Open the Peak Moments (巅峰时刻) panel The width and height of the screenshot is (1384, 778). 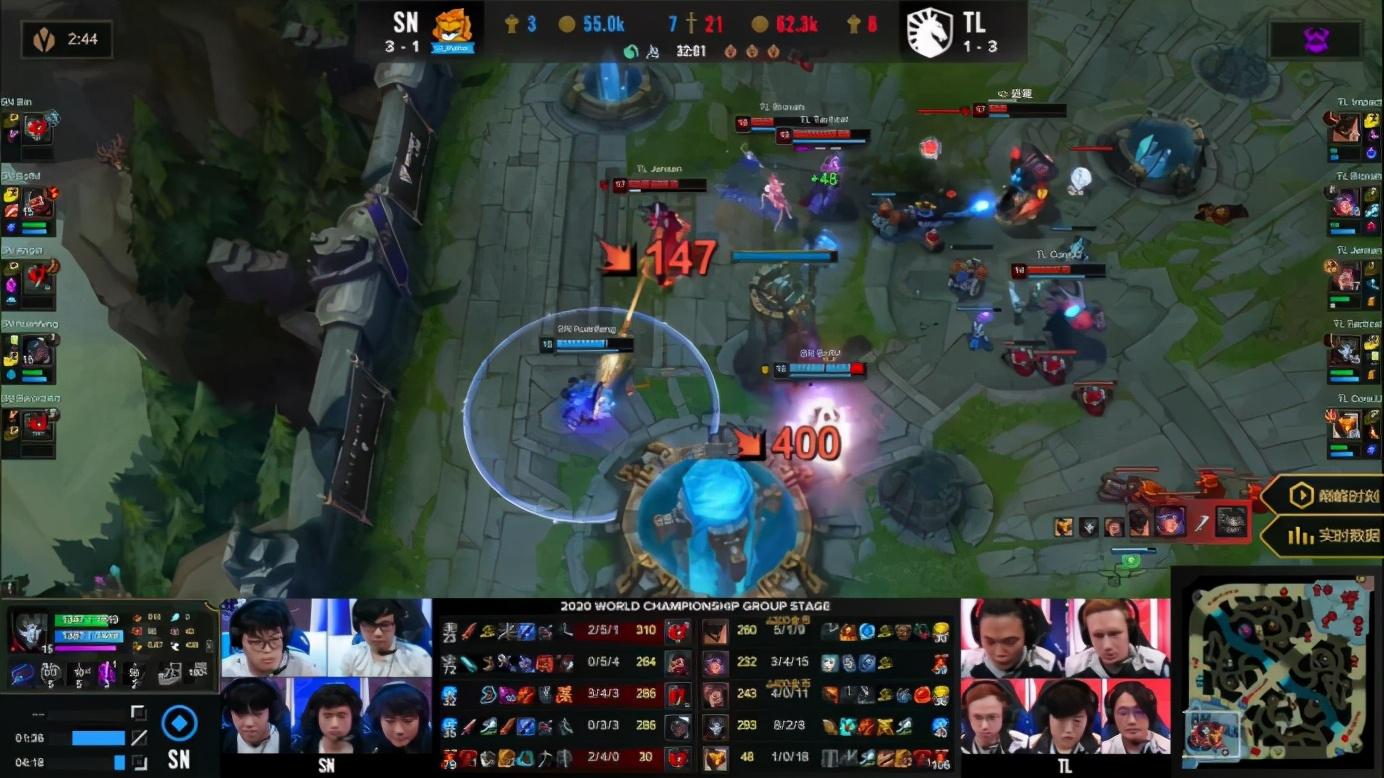tap(1330, 495)
